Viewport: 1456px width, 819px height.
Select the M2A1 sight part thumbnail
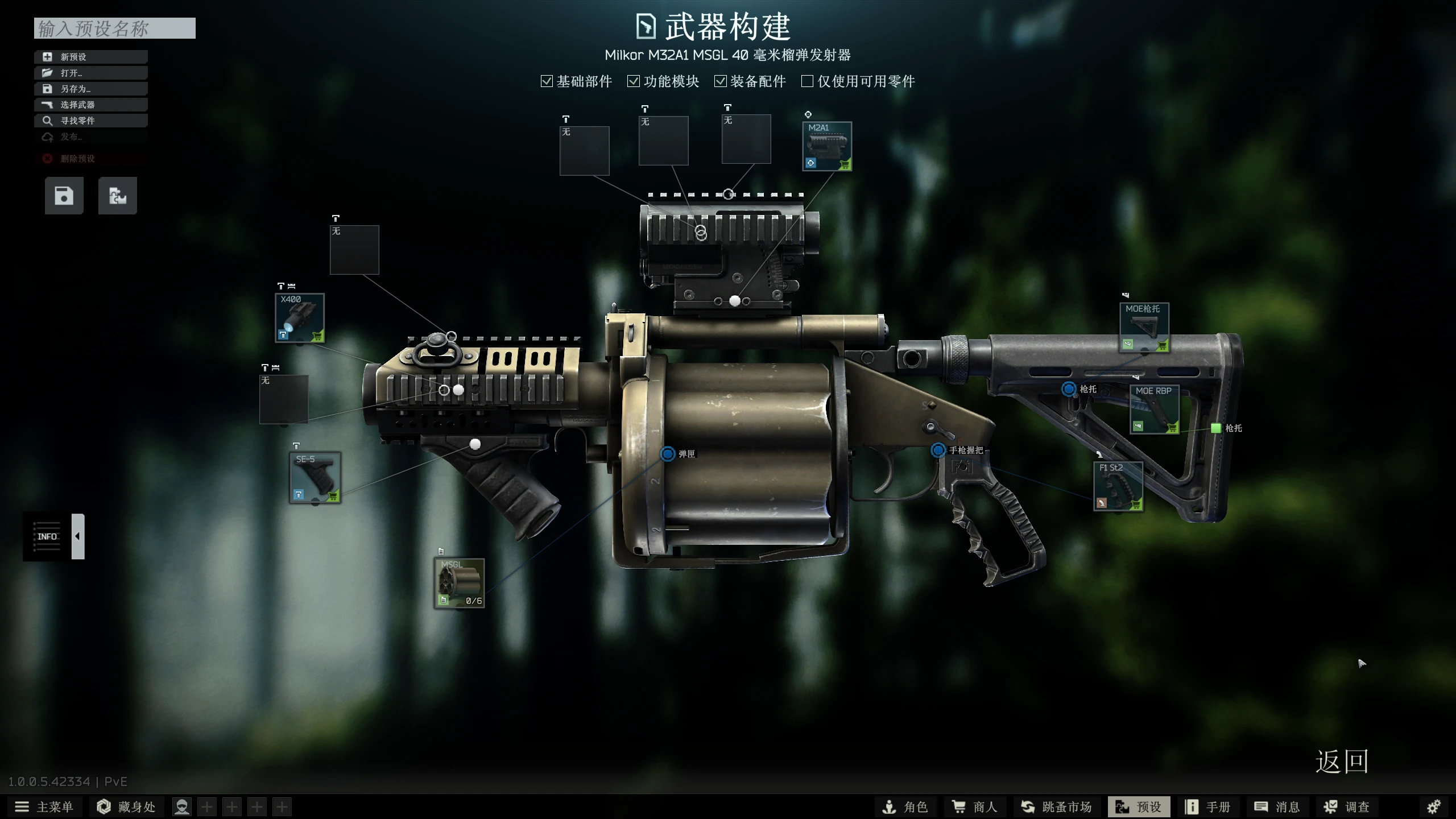pyautogui.click(x=826, y=147)
